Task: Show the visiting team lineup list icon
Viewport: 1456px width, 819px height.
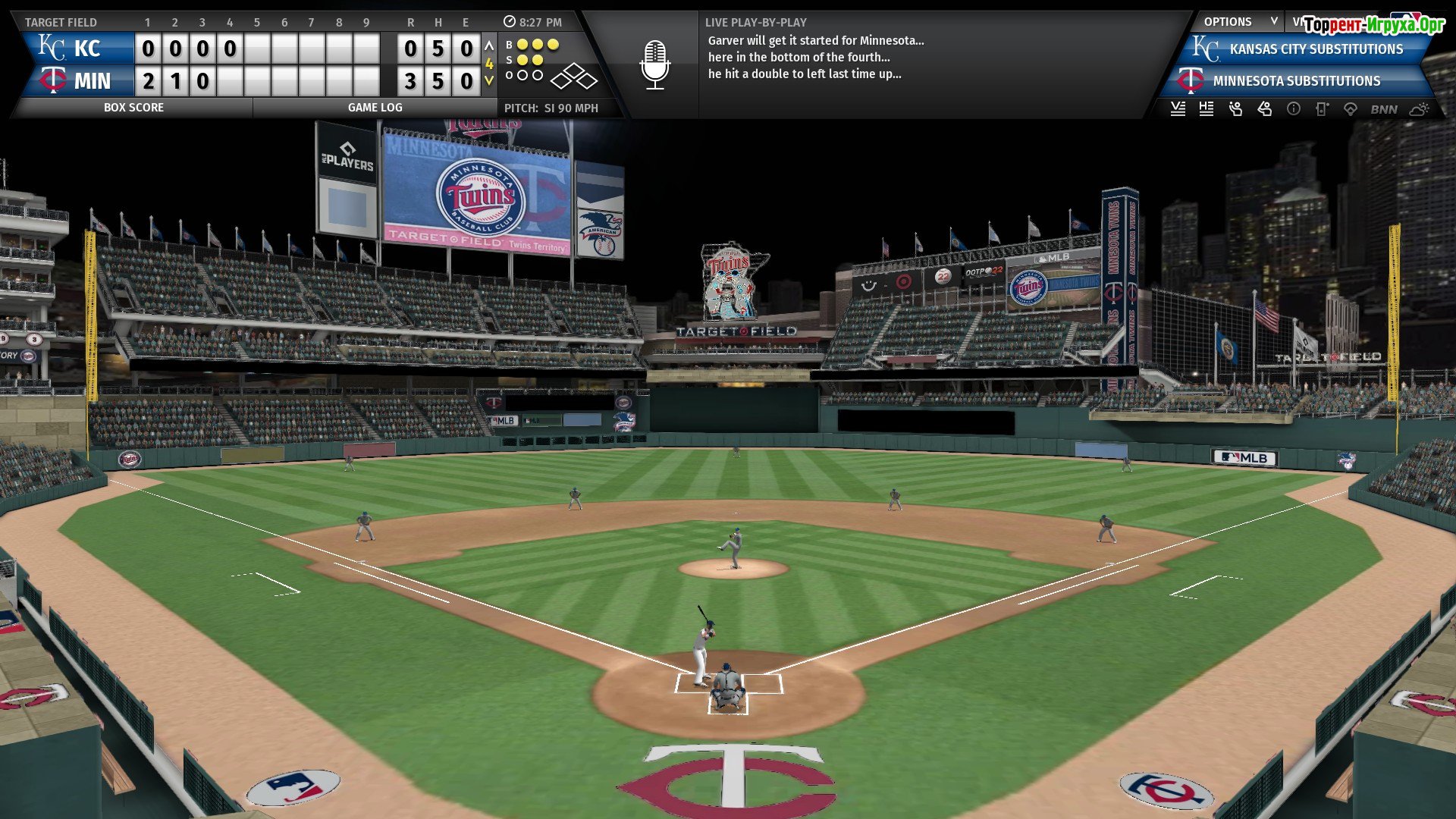Action: (x=1178, y=109)
